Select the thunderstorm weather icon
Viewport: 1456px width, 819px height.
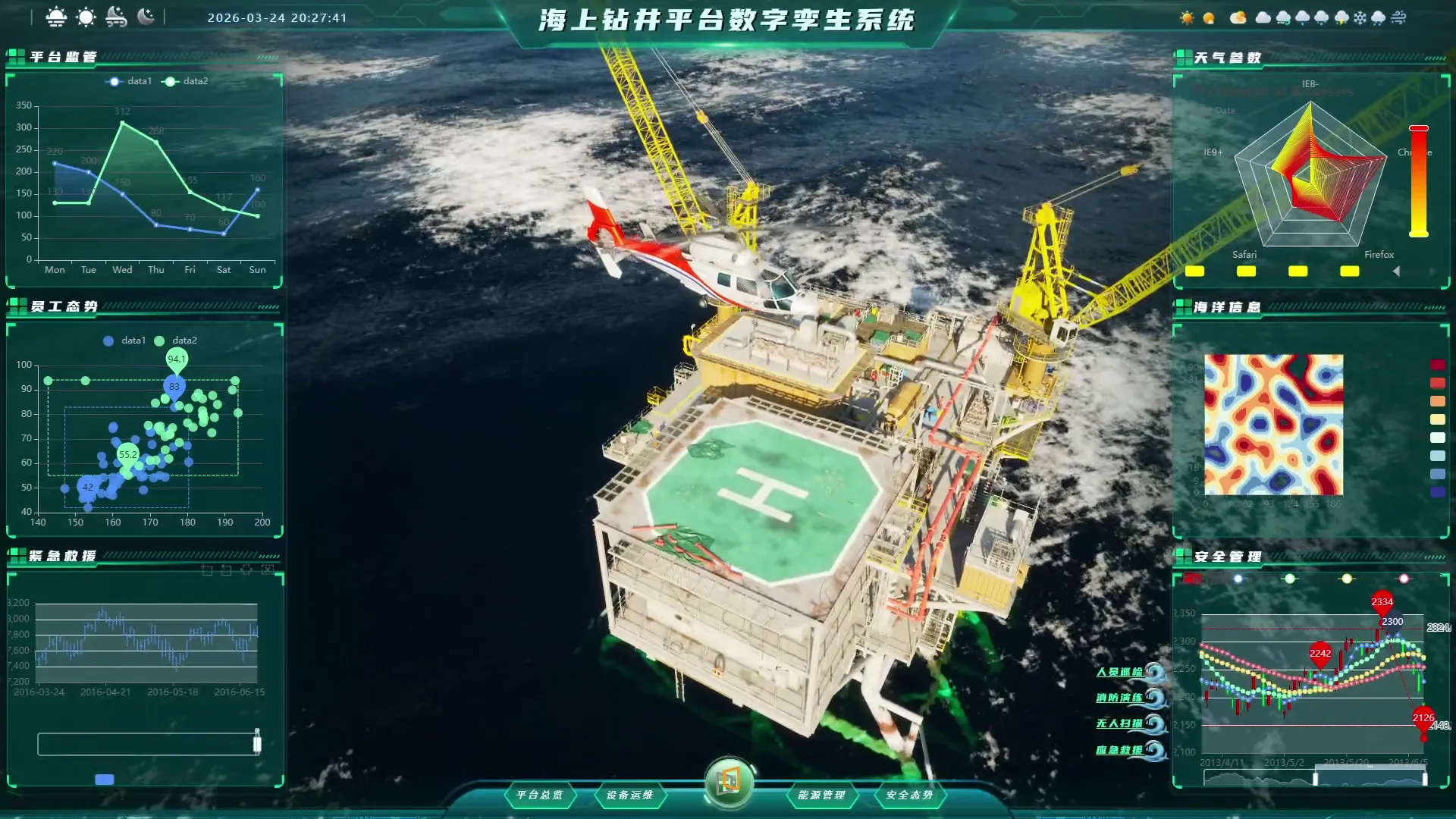tap(1341, 18)
